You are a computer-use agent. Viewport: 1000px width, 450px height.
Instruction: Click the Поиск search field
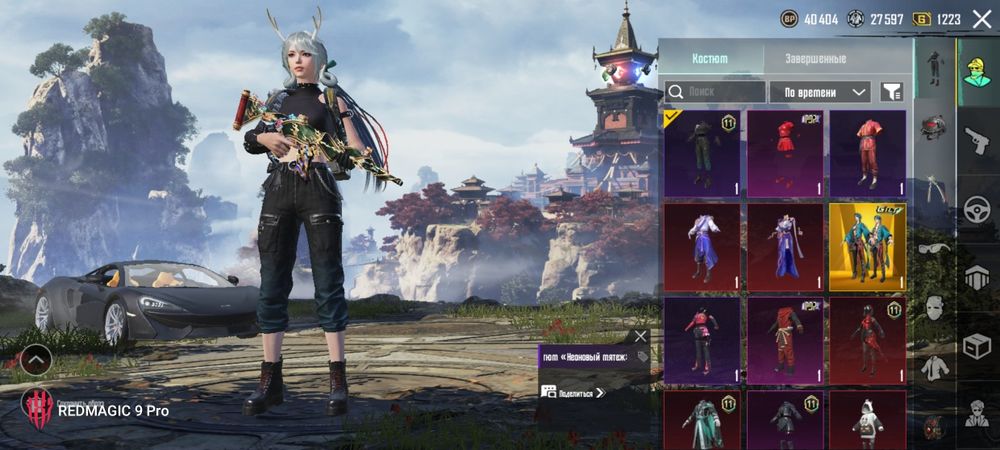click(x=715, y=92)
